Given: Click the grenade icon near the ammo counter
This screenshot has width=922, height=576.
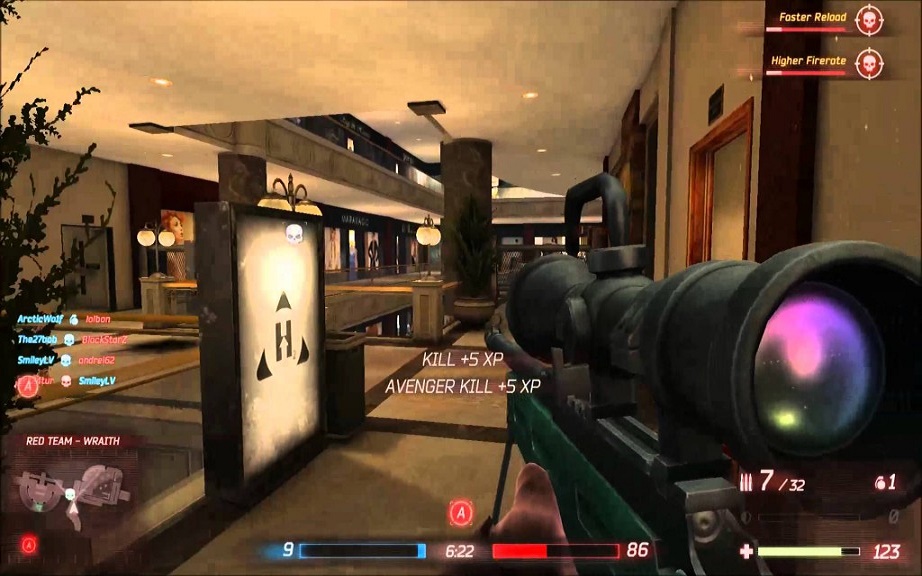Looking at the screenshot, I should click(879, 482).
